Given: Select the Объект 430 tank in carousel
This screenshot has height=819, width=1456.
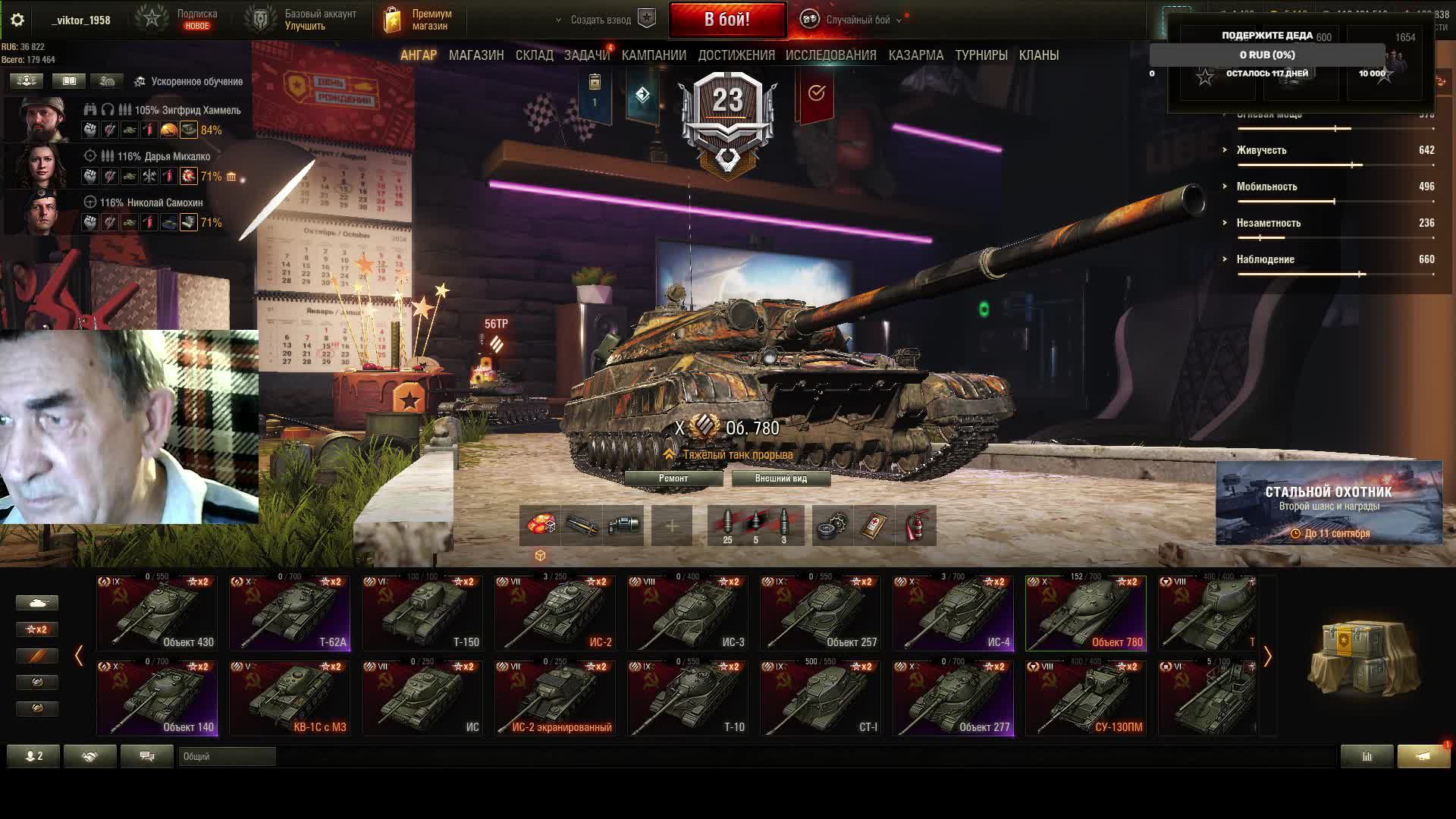Looking at the screenshot, I should point(157,613).
